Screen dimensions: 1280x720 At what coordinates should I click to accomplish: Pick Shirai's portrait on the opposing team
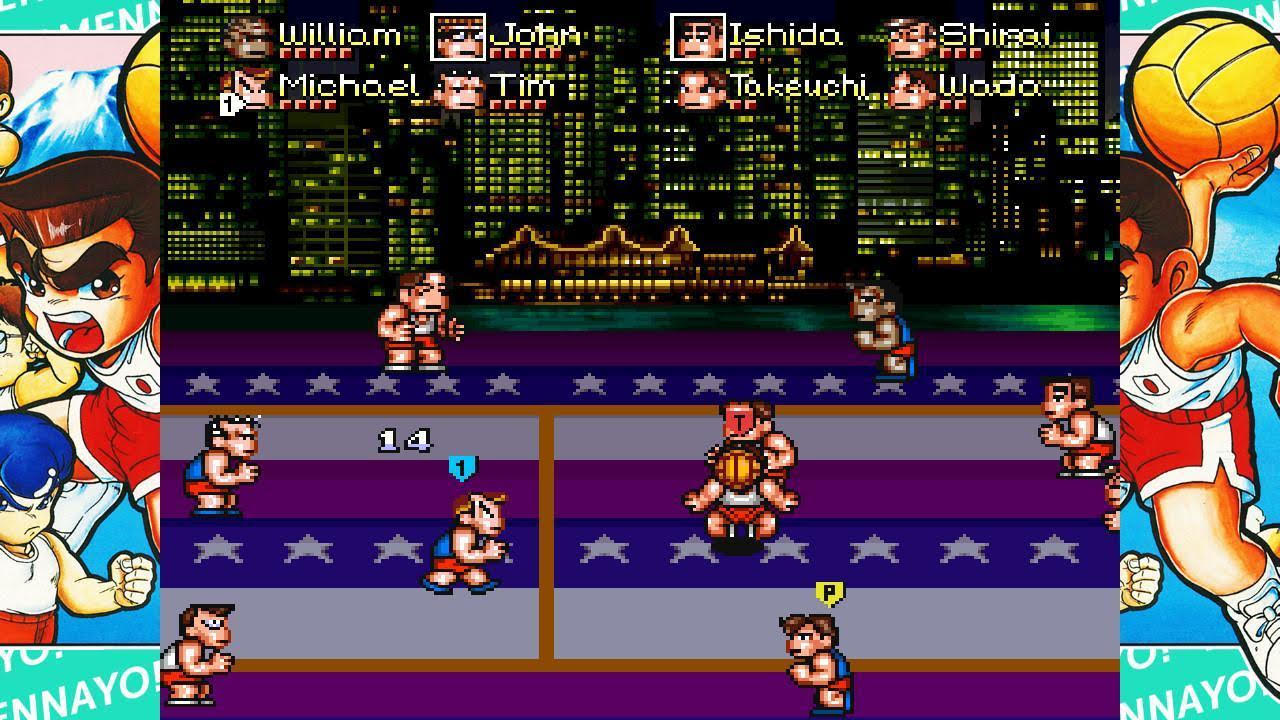tap(909, 37)
